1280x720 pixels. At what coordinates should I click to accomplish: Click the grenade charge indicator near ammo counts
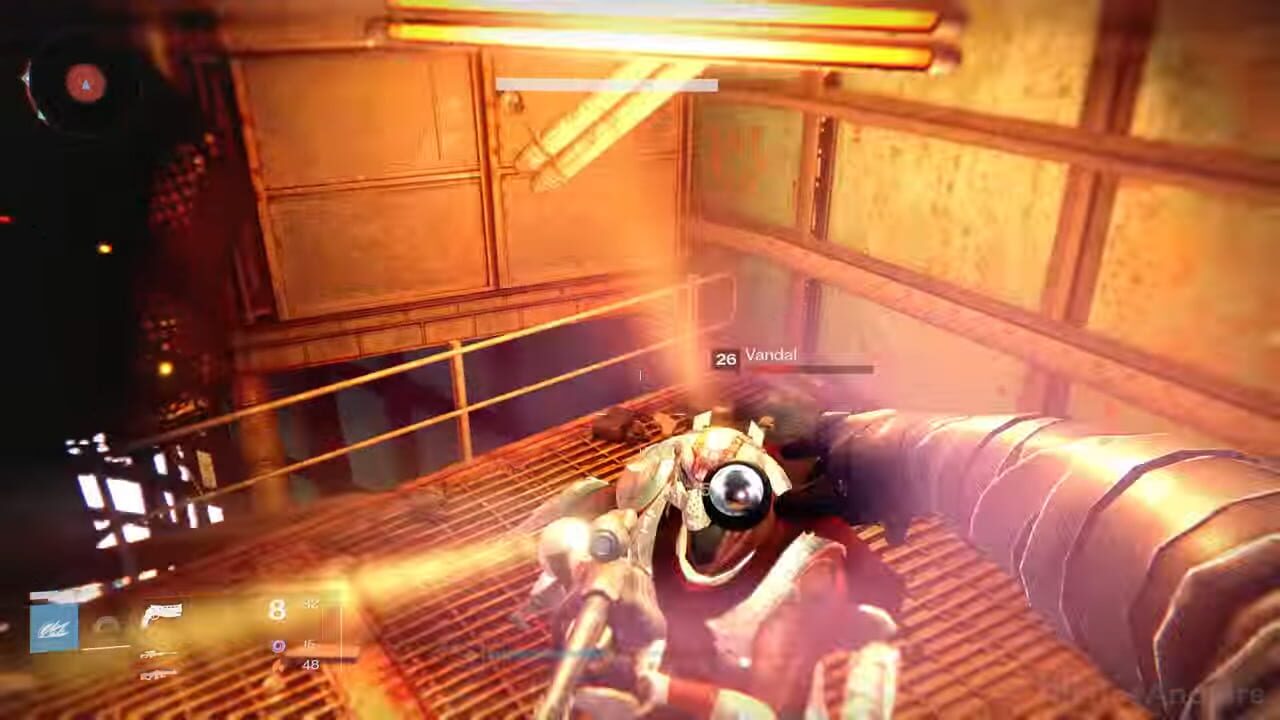tap(277, 645)
